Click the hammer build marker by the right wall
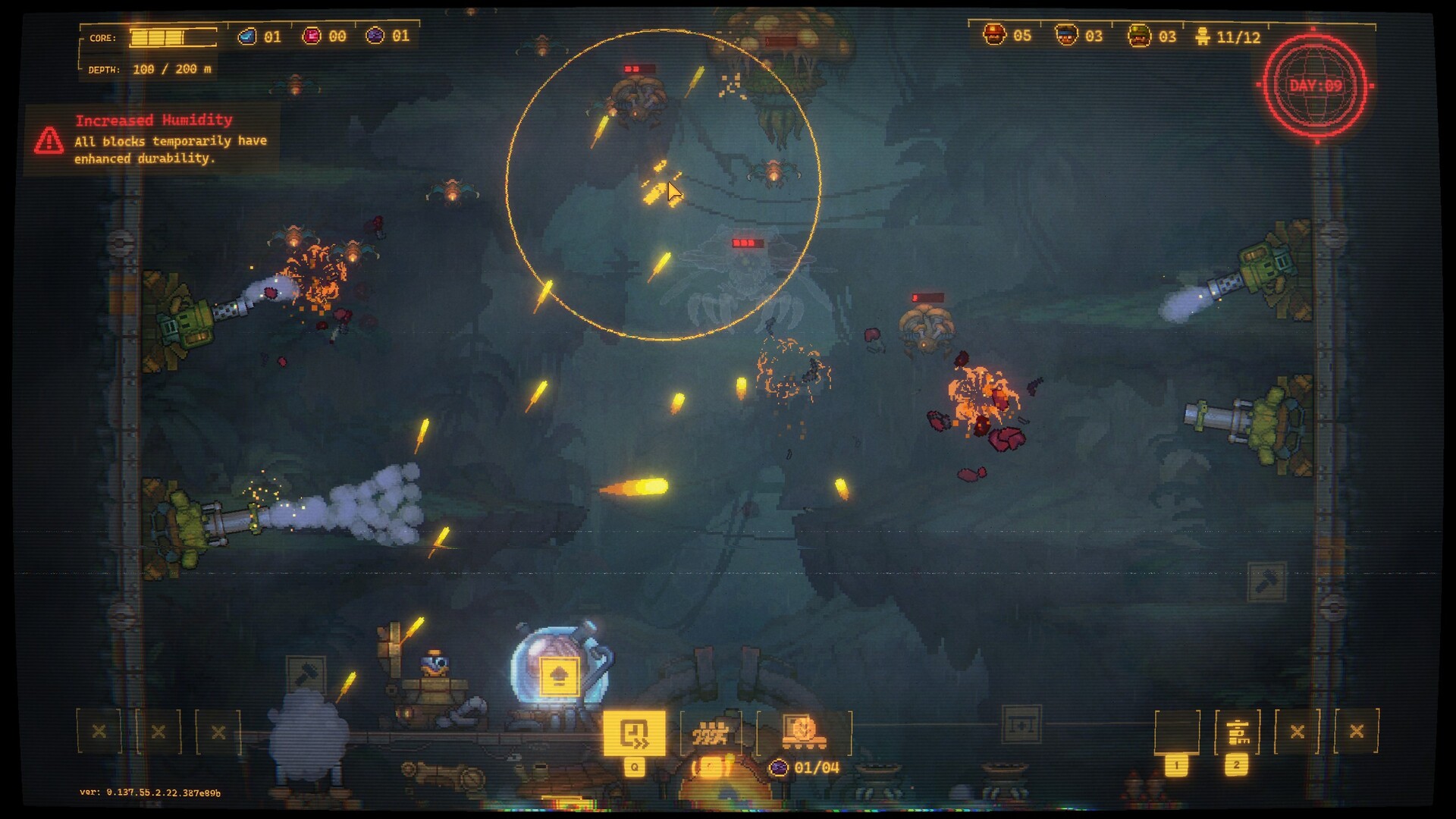Viewport: 1456px width, 819px height. 1266,582
